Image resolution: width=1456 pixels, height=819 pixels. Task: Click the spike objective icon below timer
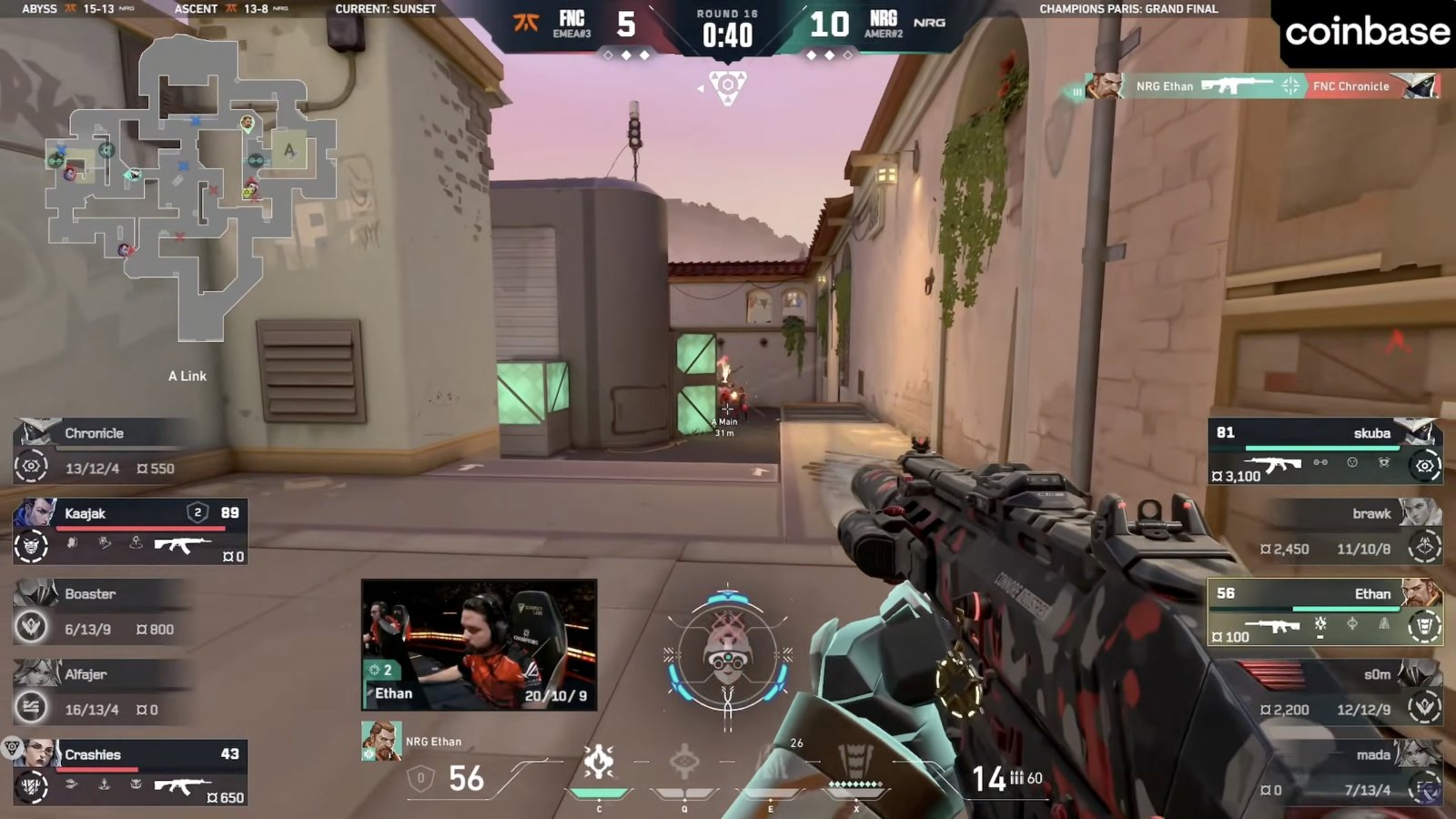[x=727, y=87]
